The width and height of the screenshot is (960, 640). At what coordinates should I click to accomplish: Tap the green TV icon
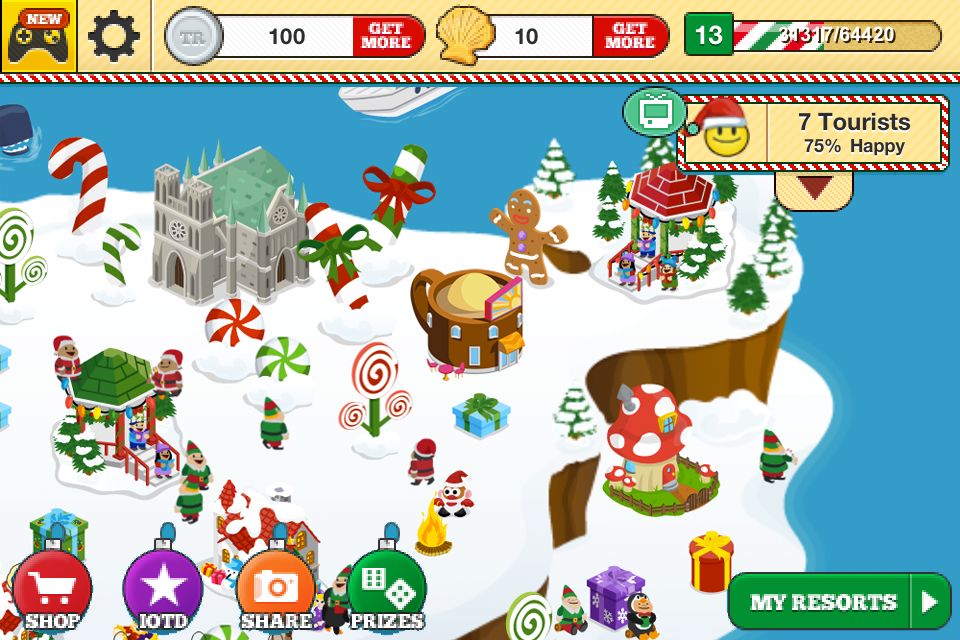(655, 111)
